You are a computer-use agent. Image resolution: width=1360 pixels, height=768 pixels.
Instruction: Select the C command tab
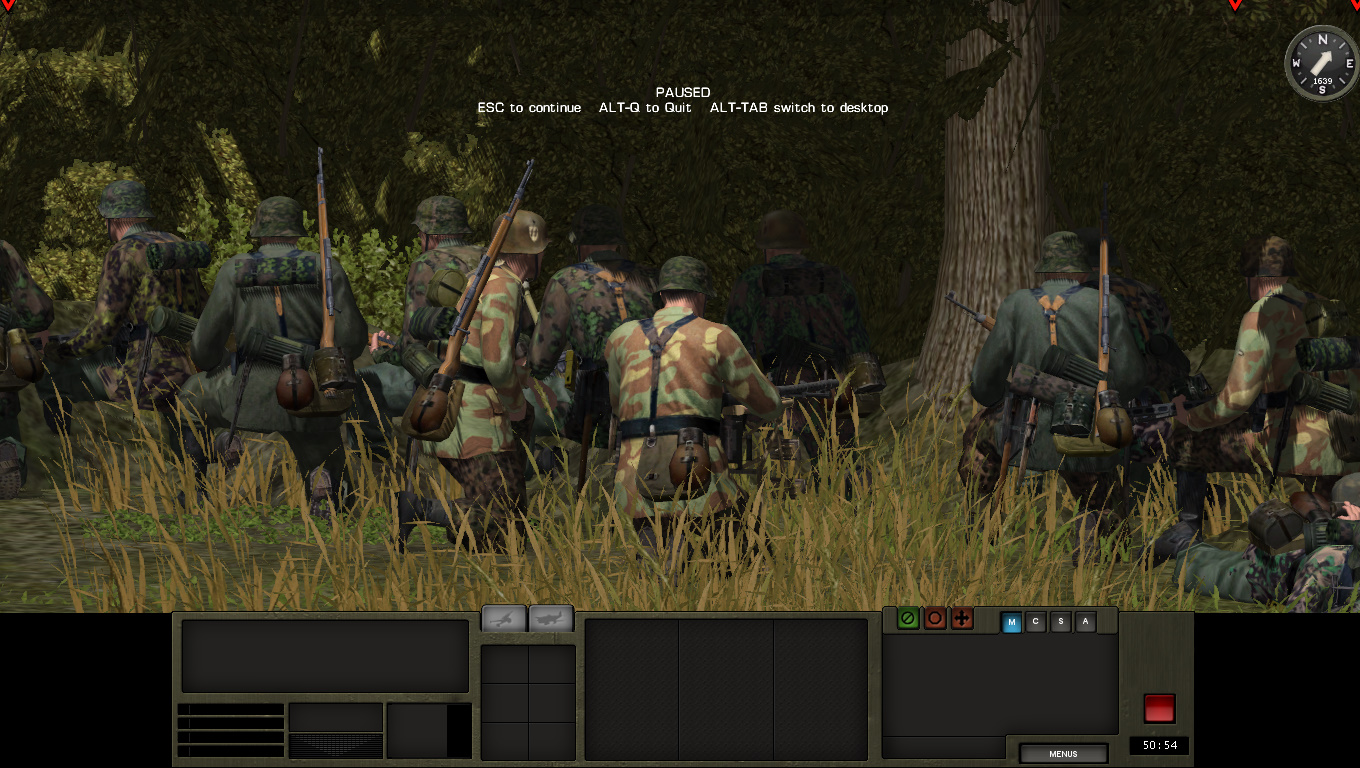click(1036, 622)
